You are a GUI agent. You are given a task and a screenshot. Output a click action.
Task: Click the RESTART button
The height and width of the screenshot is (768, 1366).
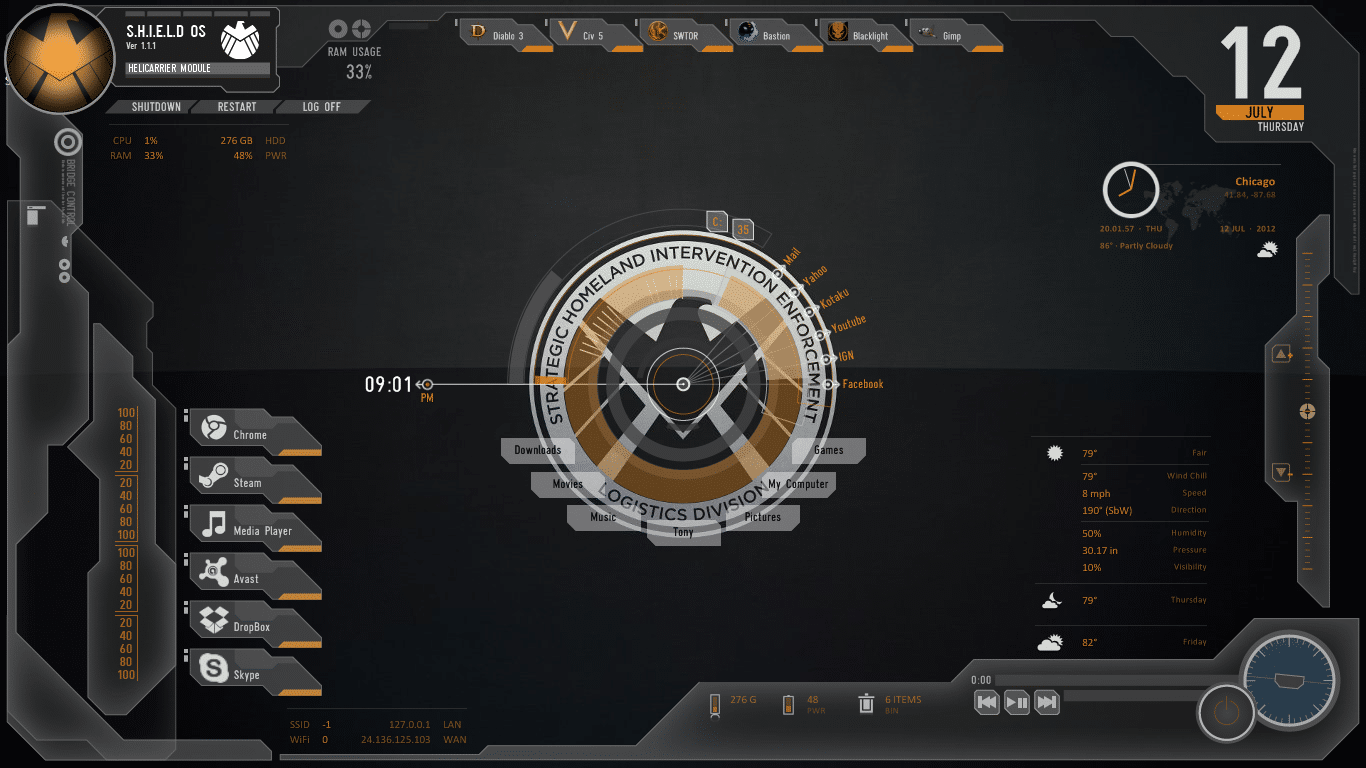(x=237, y=107)
